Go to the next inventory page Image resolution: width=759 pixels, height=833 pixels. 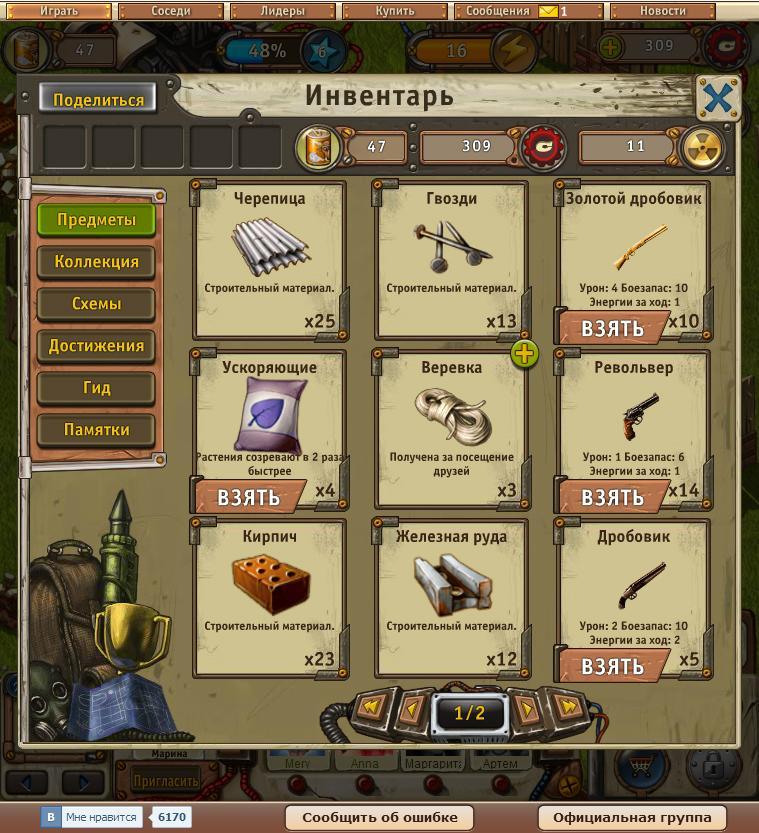[527, 711]
